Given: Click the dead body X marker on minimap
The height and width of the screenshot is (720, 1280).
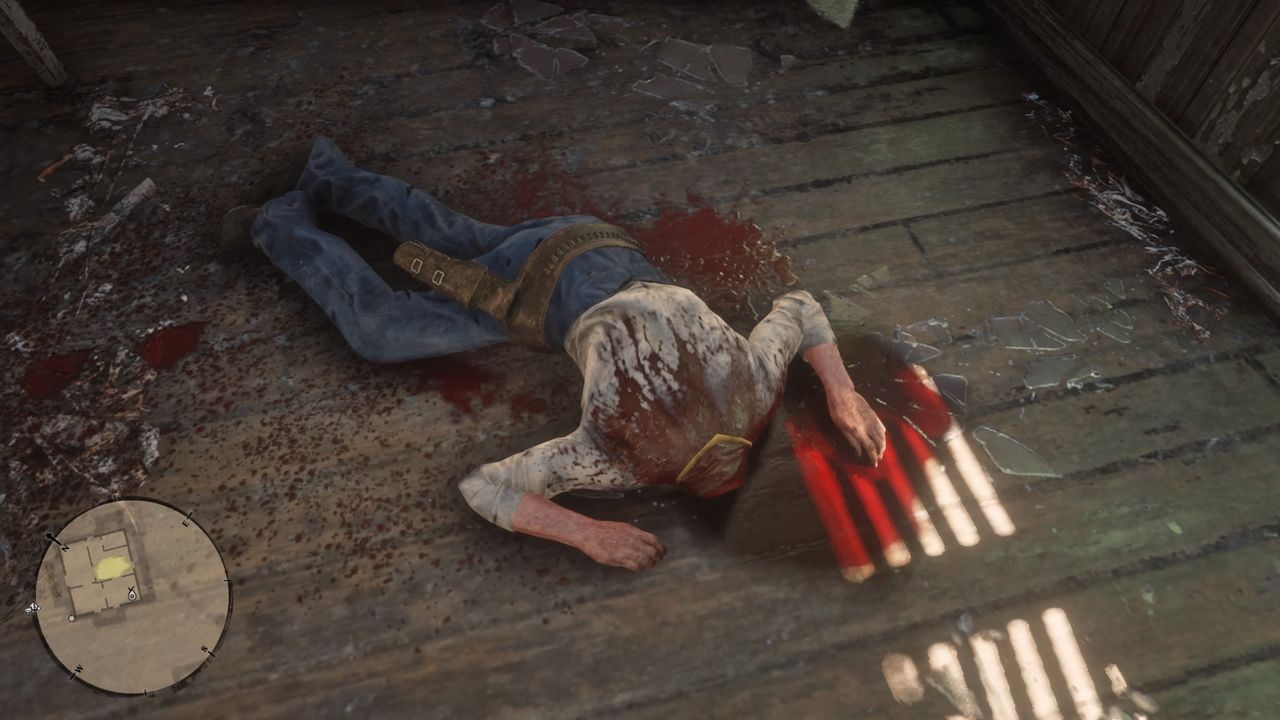Looking at the screenshot, I should [130, 588].
